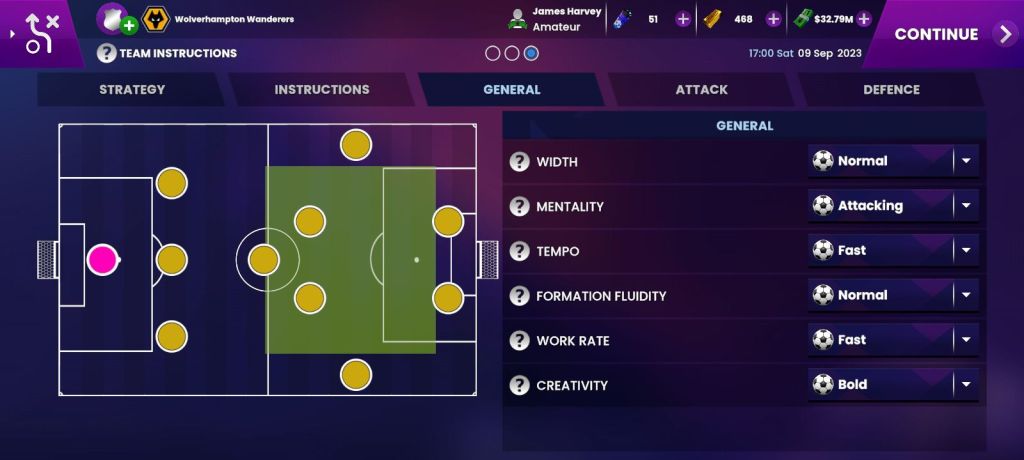Screen dimensions: 1024x460
Task: Open the tactics board menu icon
Action: point(40,33)
